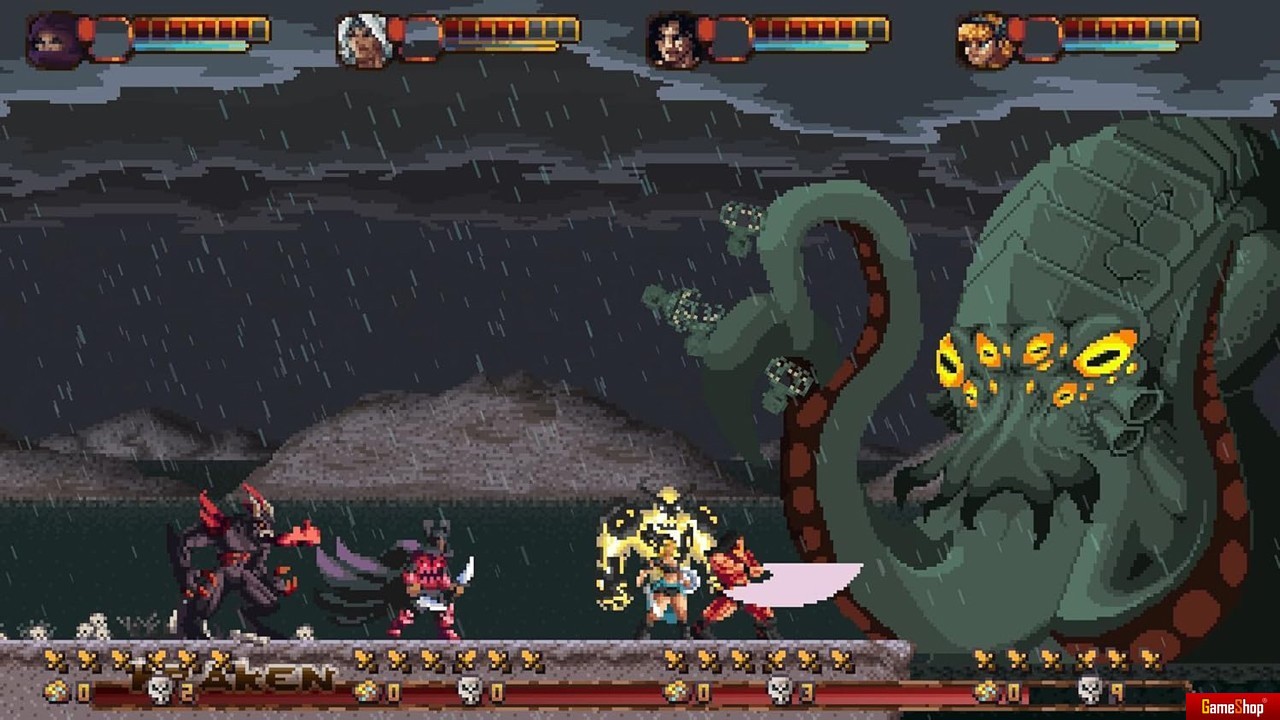Viewport: 1280px width, 720px height.
Task: Select the purple hooded character portrait
Action: coord(54,41)
